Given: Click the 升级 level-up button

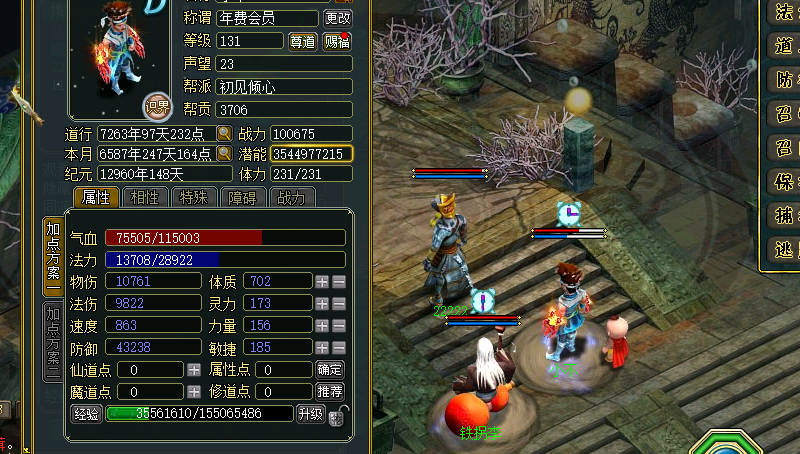Looking at the screenshot, I should pyautogui.click(x=310, y=413).
